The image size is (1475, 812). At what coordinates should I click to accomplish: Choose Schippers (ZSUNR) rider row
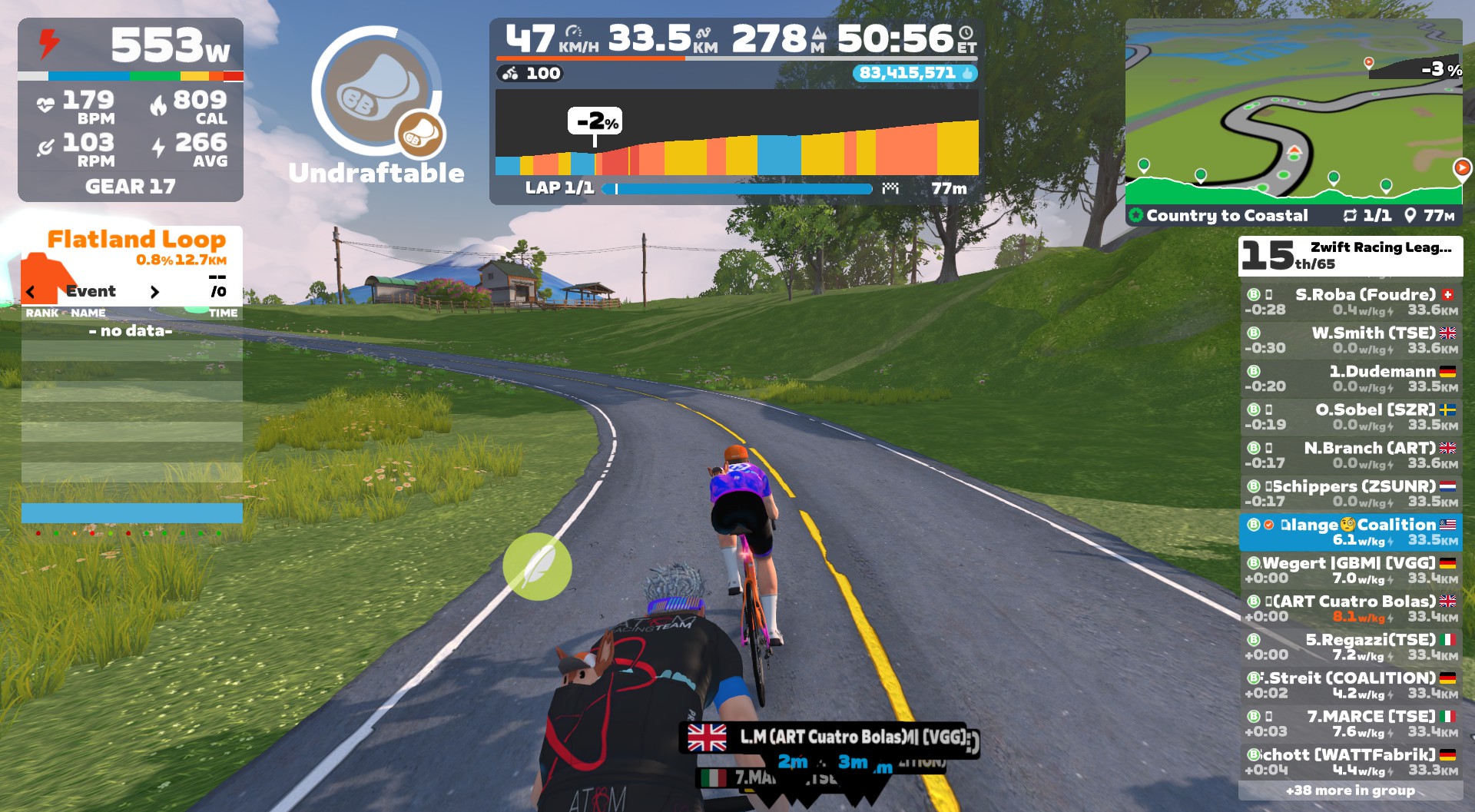pos(1351,494)
